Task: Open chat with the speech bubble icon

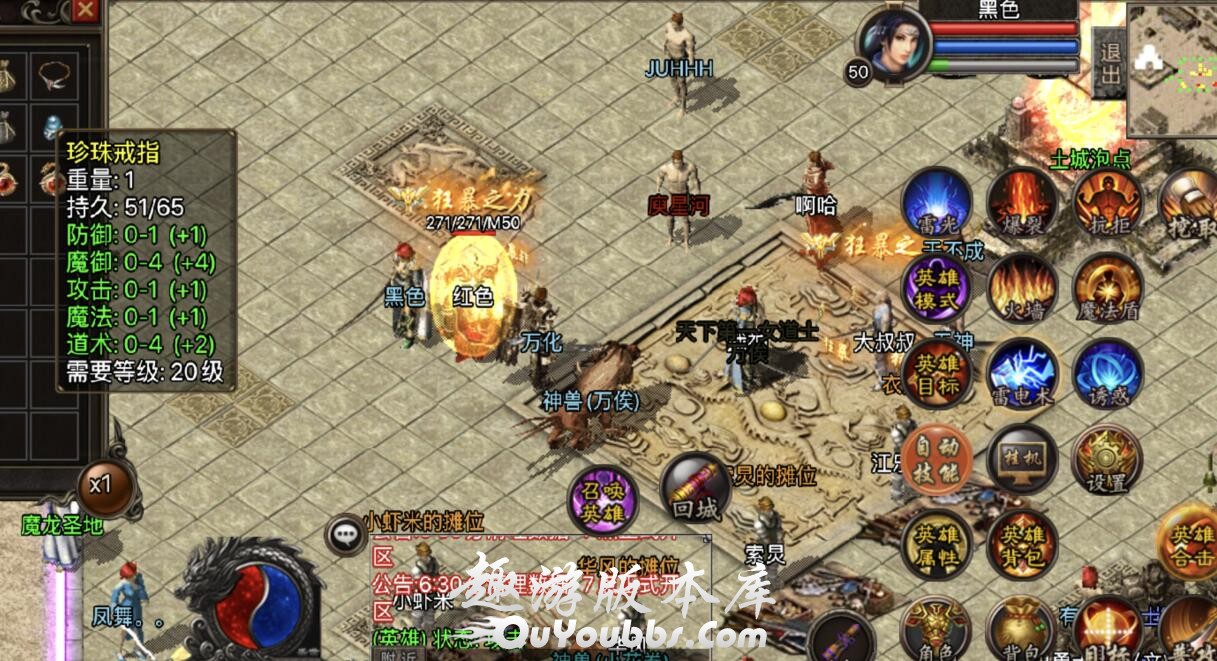Action: tap(347, 535)
